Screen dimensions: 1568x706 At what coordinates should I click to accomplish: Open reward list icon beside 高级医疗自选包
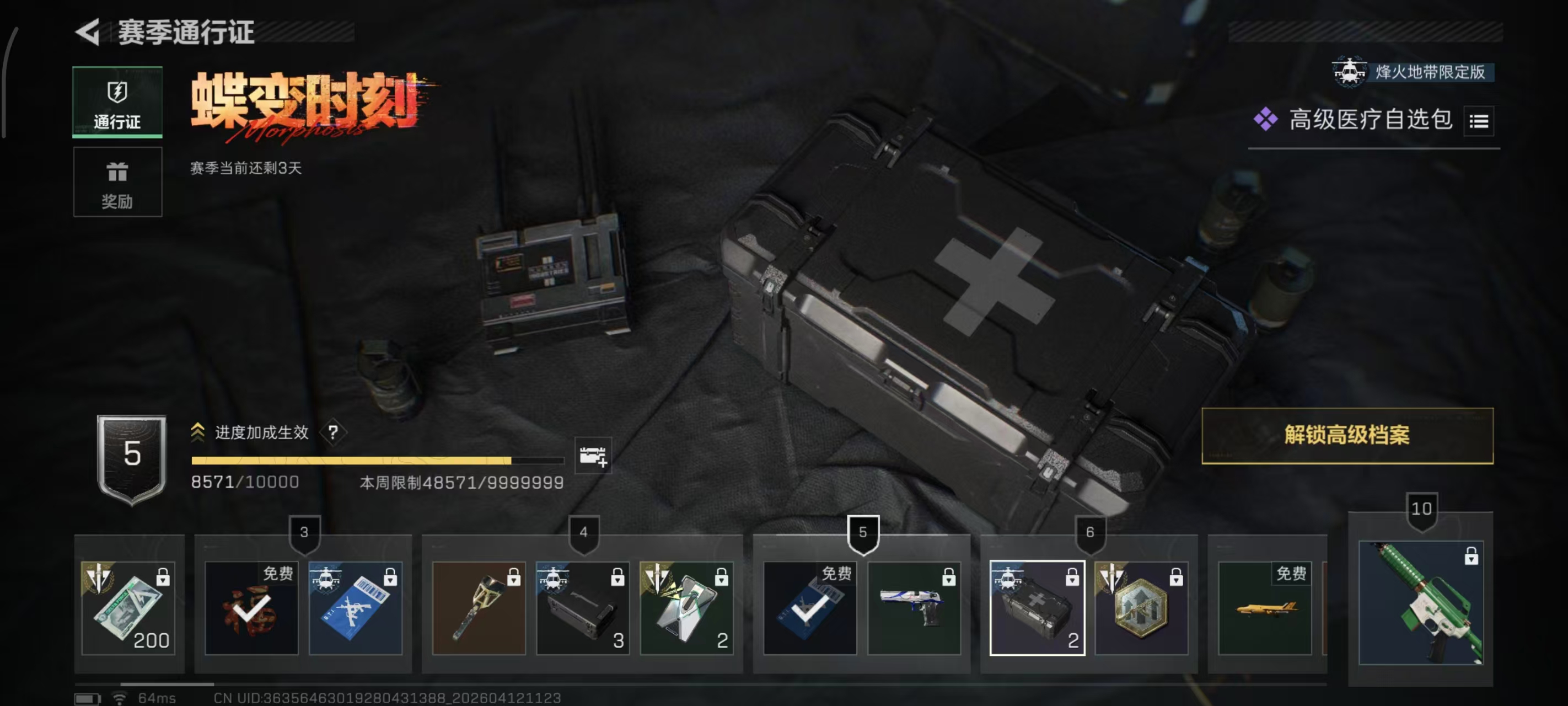1479,121
